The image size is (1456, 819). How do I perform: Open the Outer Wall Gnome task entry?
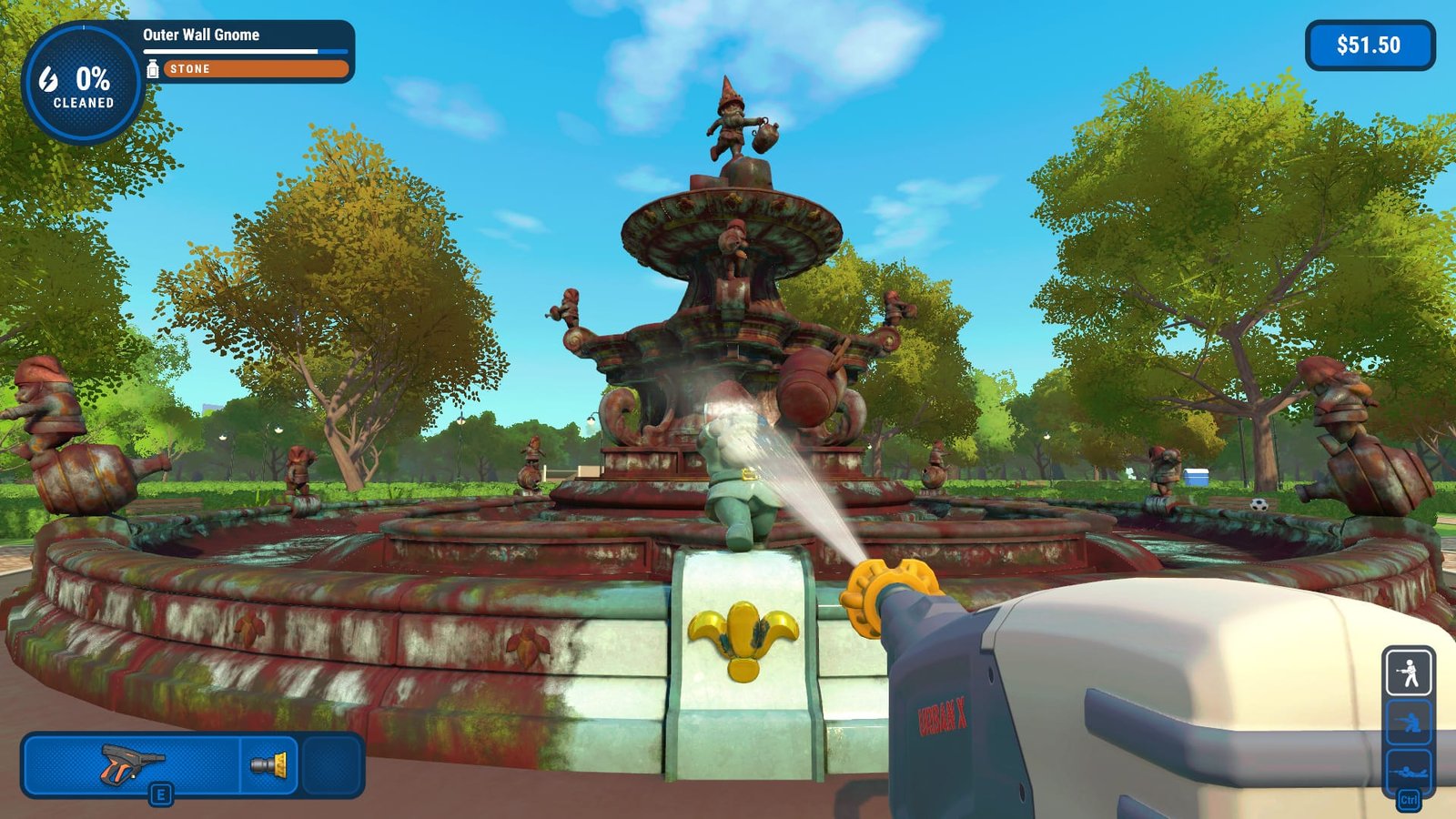coord(200,35)
